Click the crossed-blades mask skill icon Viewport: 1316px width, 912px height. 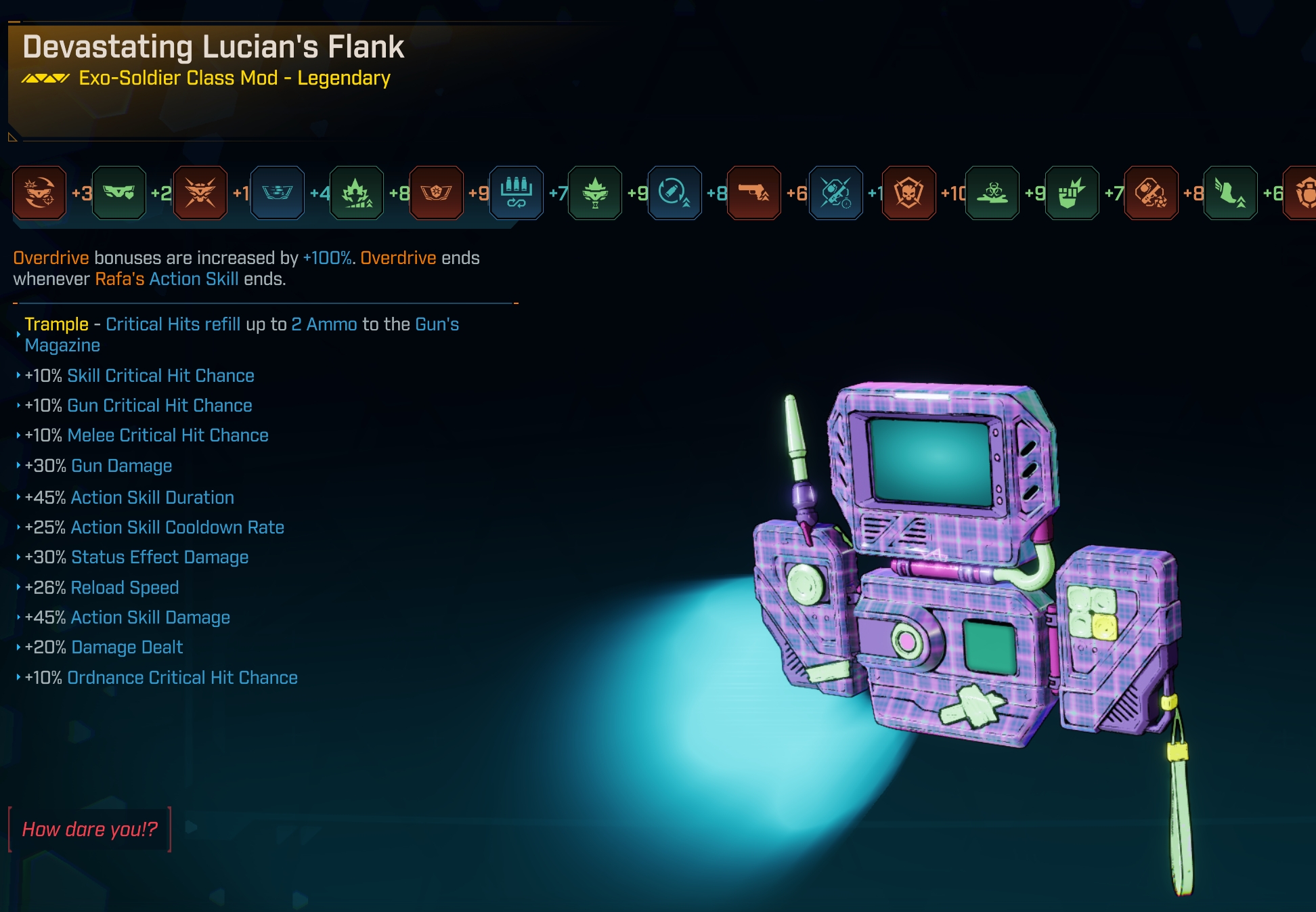[200, 193]
